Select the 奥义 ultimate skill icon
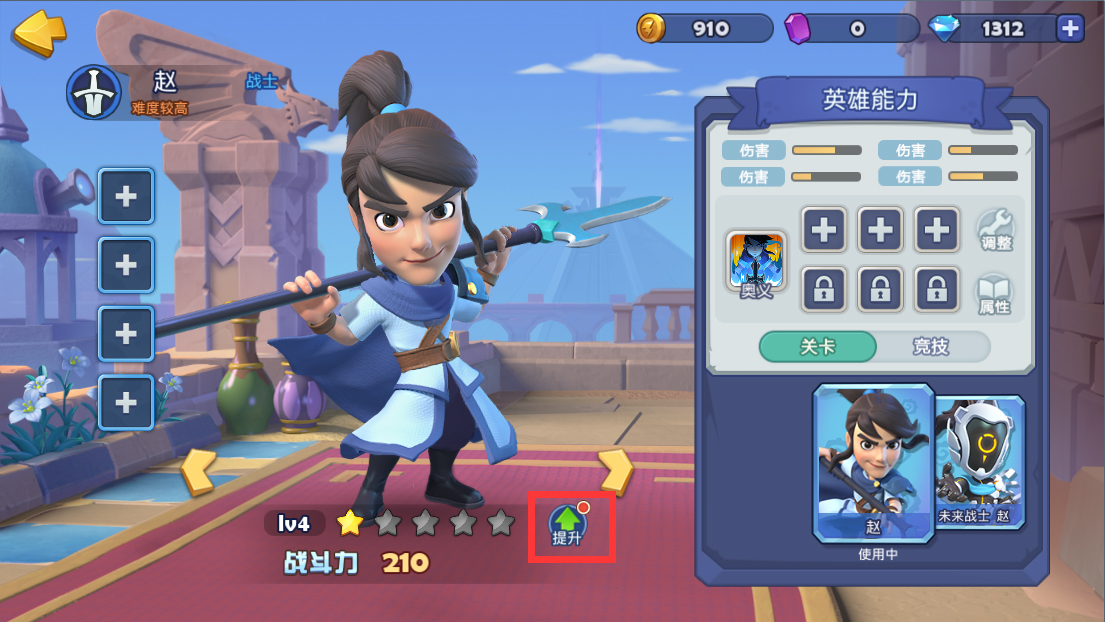The image size is (1105, 622). coord(756,262)
